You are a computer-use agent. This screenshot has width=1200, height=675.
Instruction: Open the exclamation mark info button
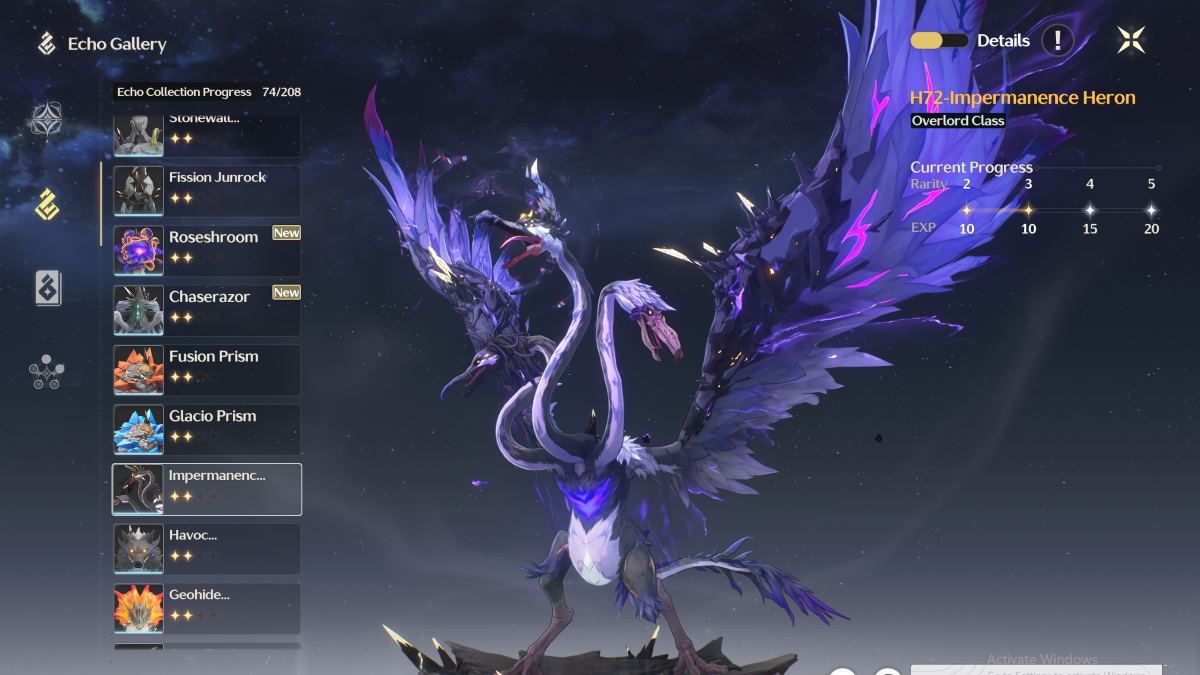[x=1057, y=41]
